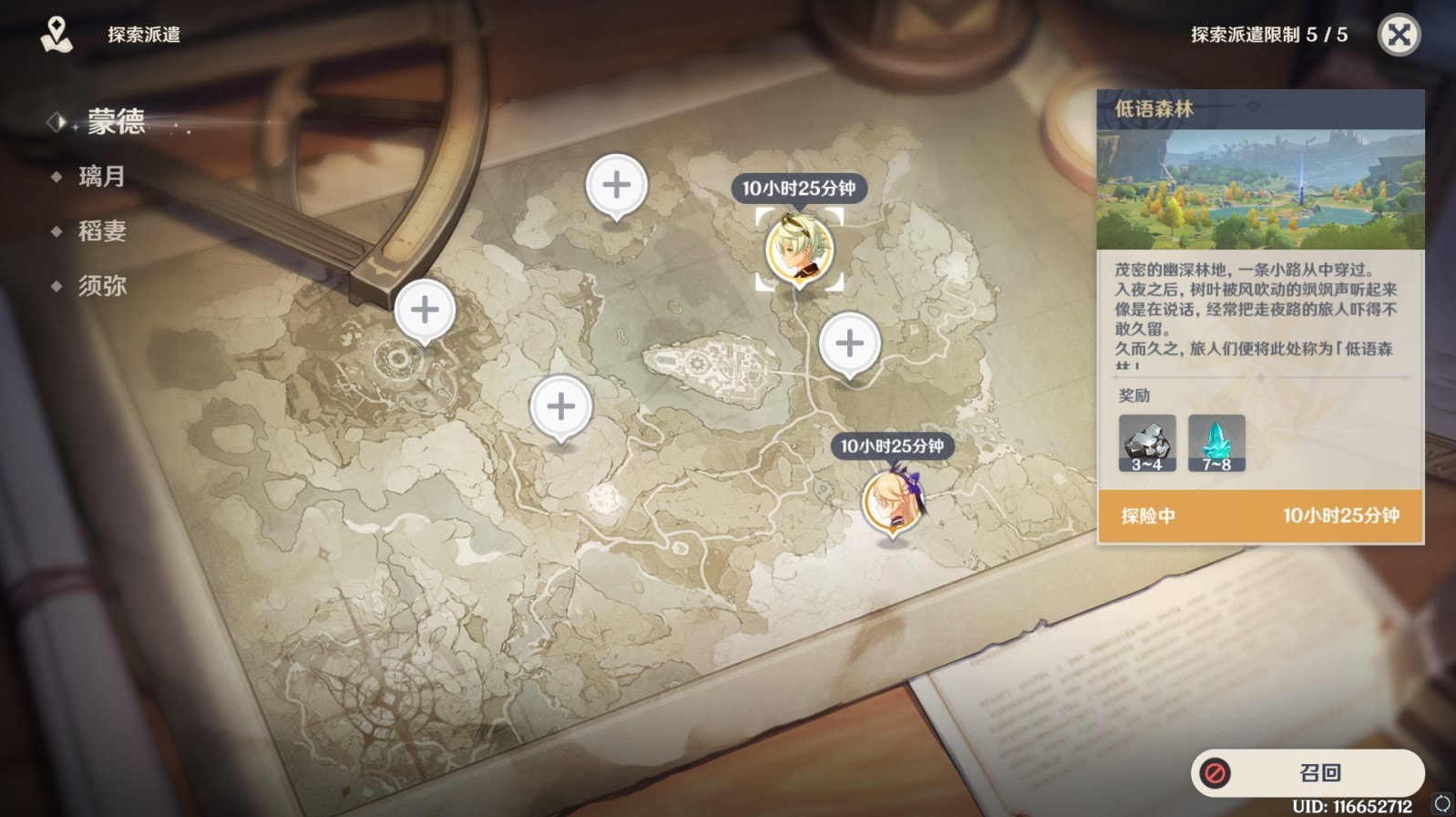Viewport: 1456px width, 817px height.
Task: Choose the 须弥 region tab
Action: (x=101, y=286)
